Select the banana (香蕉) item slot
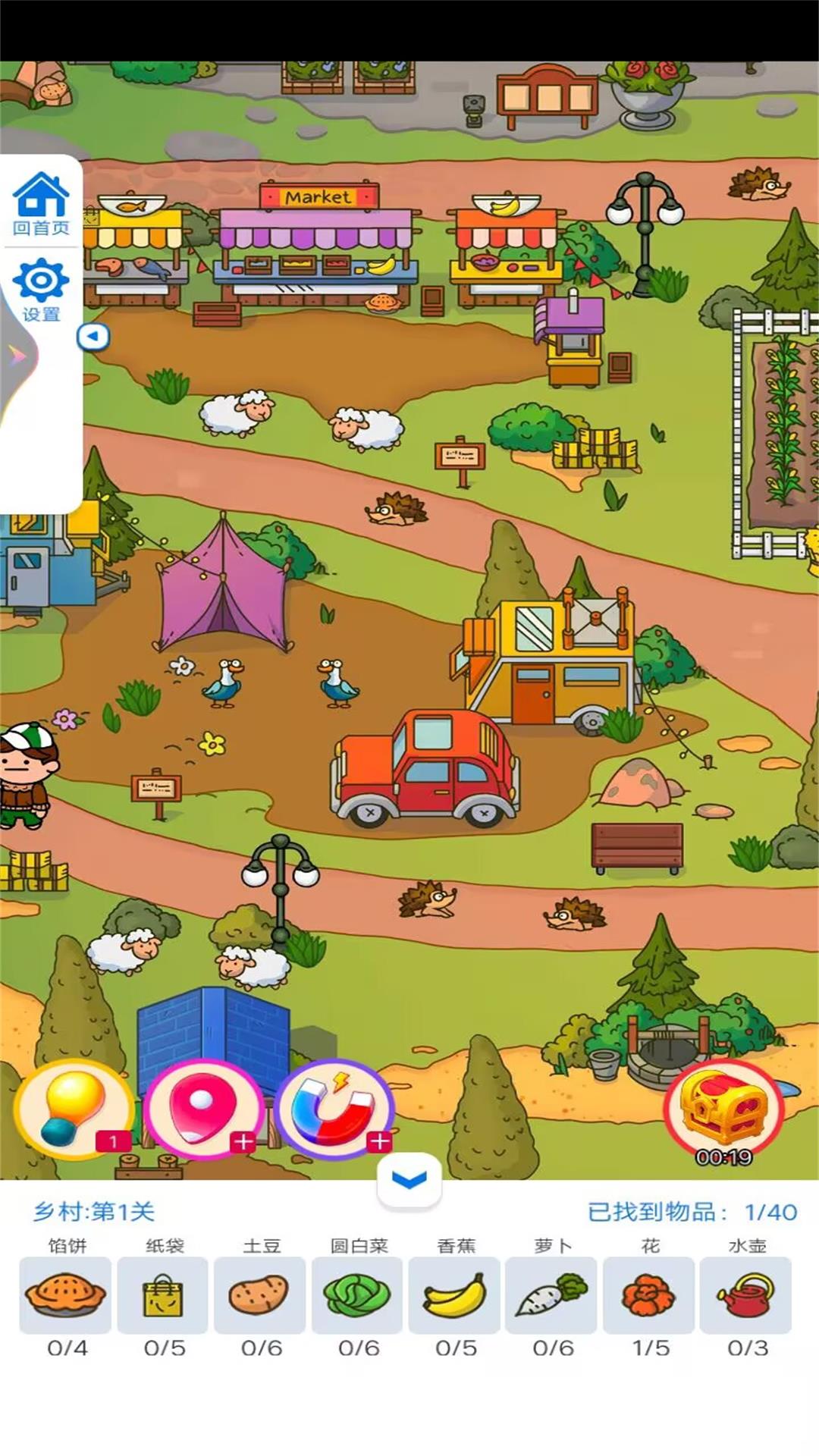819x1456 pixels. (x=454, y=1295)
